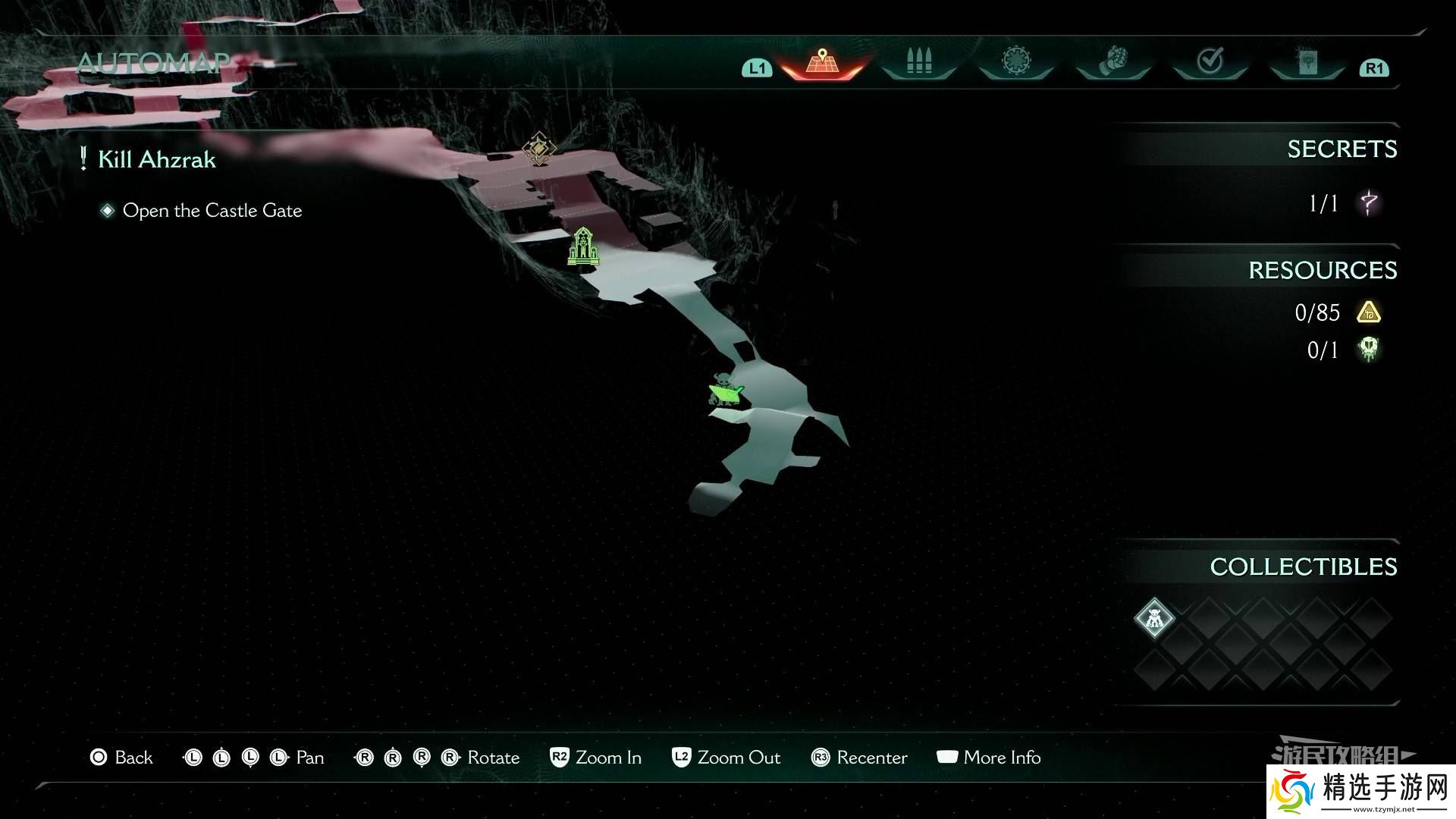Click the yellow triangle resource icon

(x=1367, y=312)
